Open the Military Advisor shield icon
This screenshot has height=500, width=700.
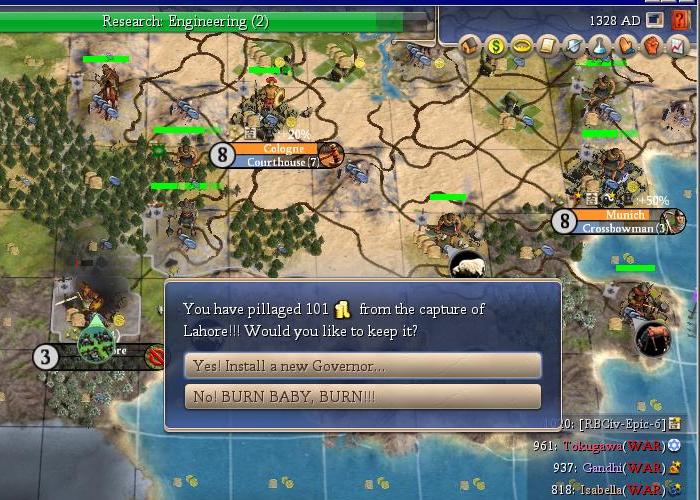[574, 46]
